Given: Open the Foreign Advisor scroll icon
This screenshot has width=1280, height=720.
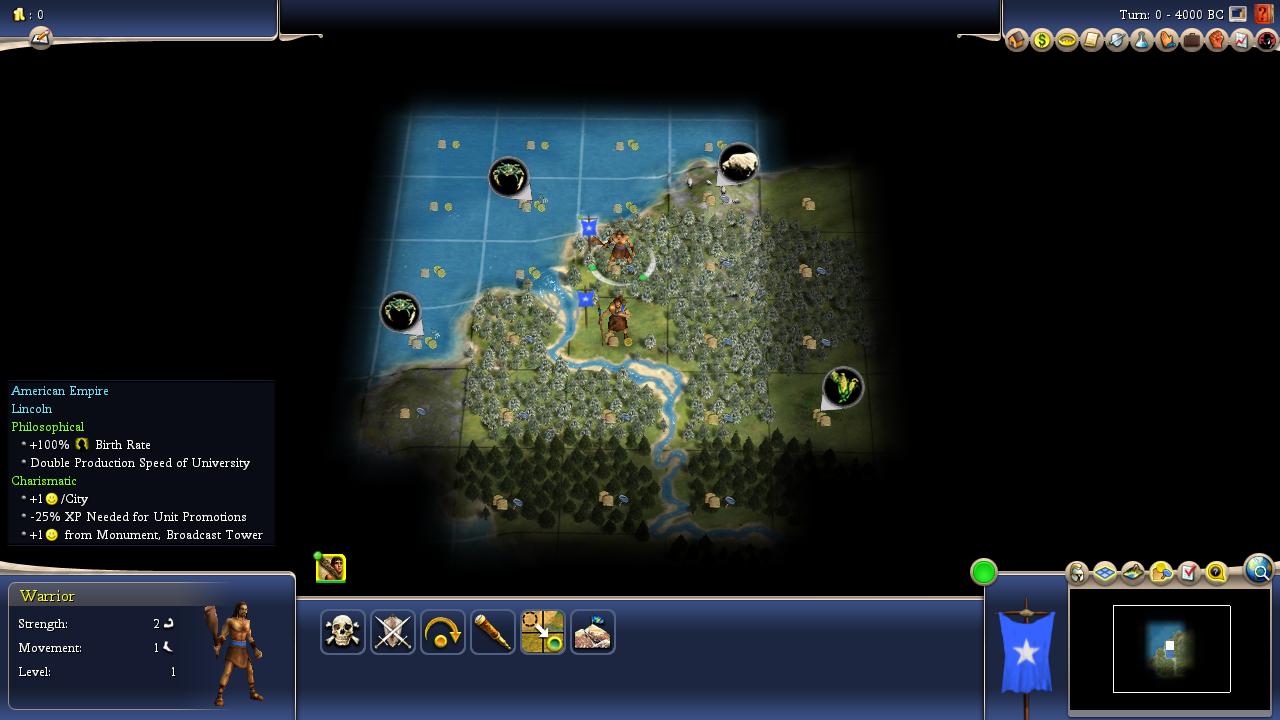Looking at the screenshot, I should (1092, 41).
